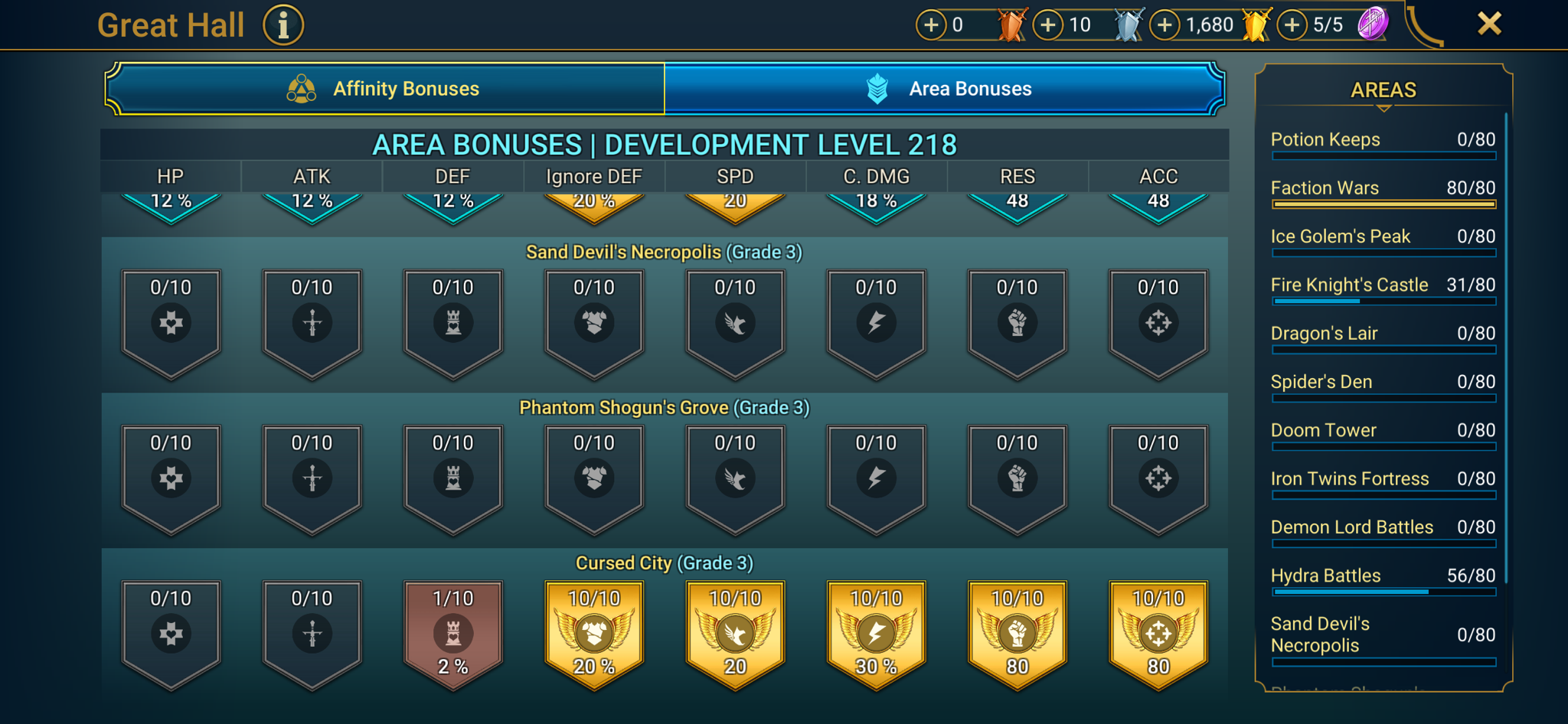Viewport: 1568px width, 724px height.
Task: Open the Great Hall info tooltip
Action: coord(282,24)
